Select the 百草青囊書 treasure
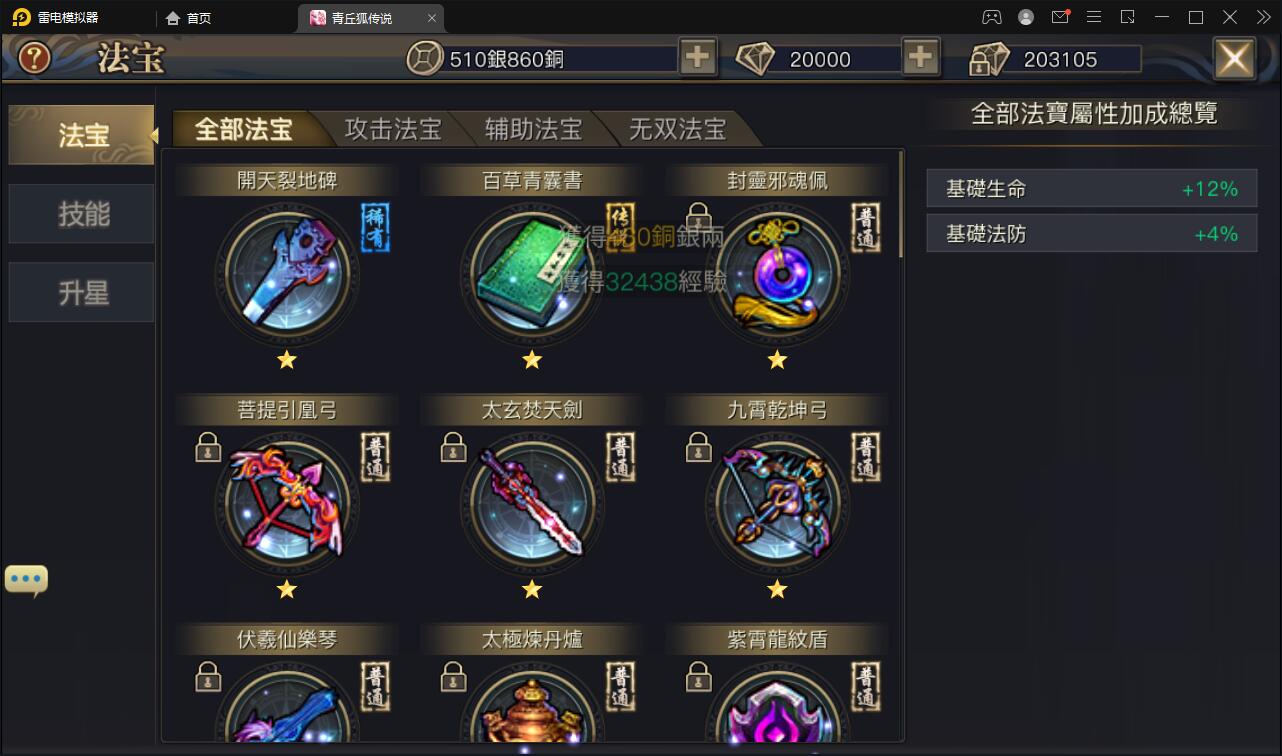Screen dimensions: 1282x756 click(x=532, y=275)
